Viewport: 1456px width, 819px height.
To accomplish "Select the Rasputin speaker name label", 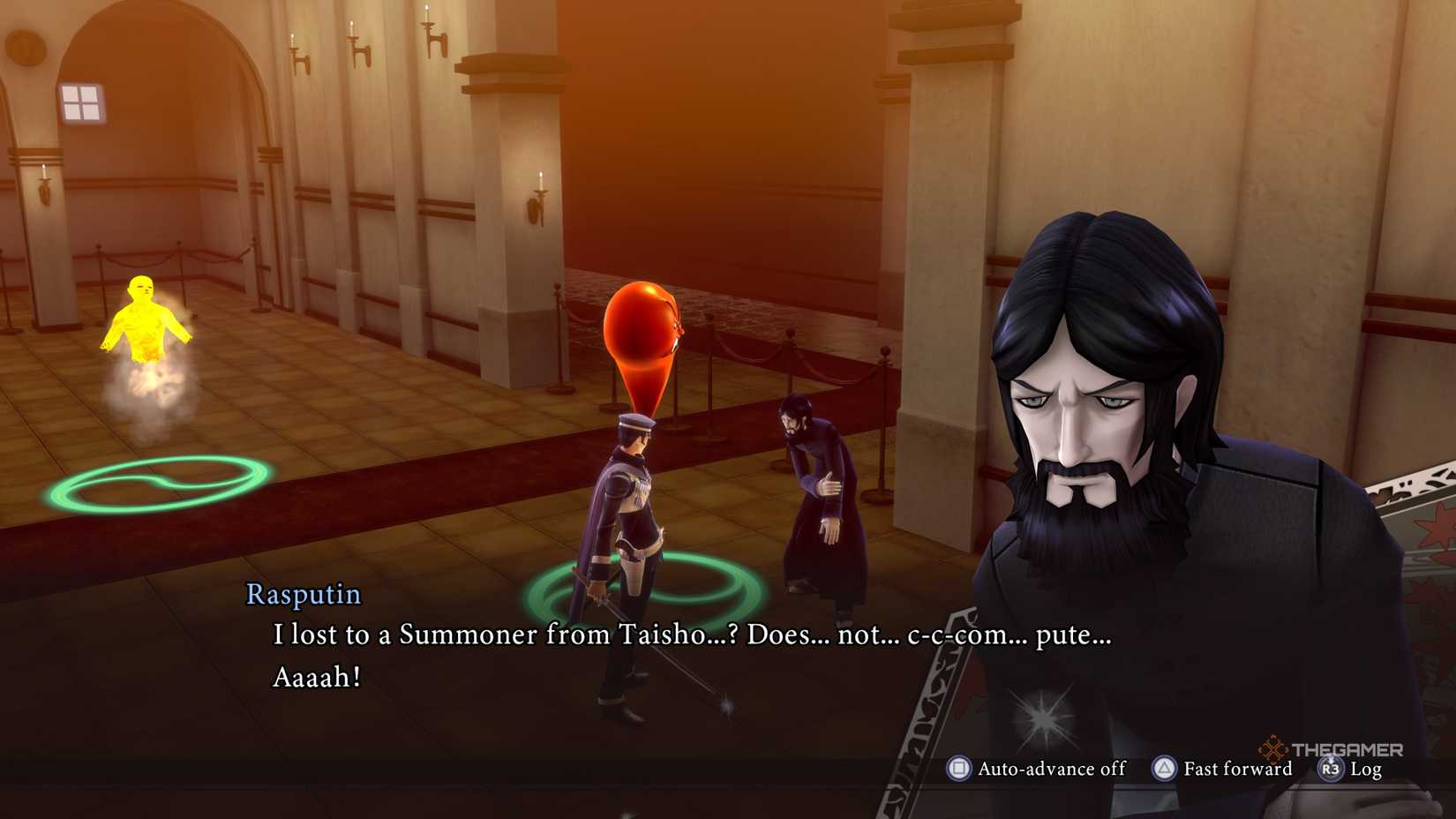I will (x=303, y=596).
